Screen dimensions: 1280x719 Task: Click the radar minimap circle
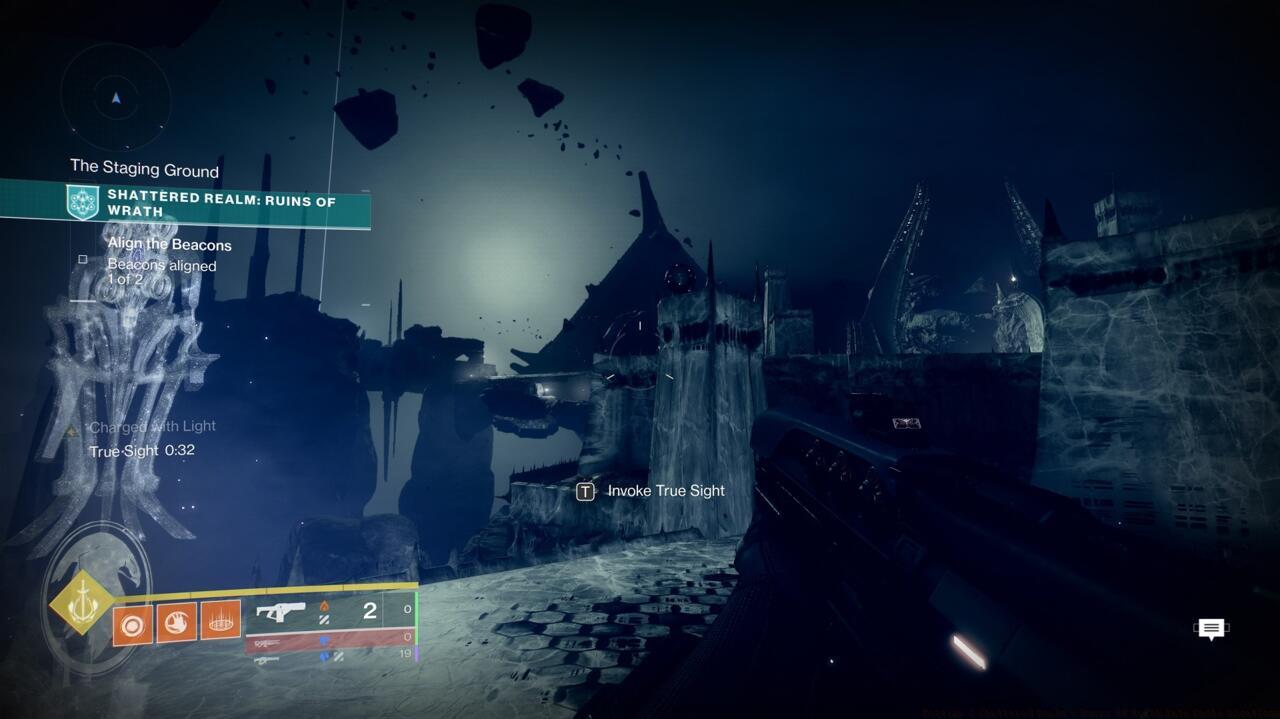(116, 98)
